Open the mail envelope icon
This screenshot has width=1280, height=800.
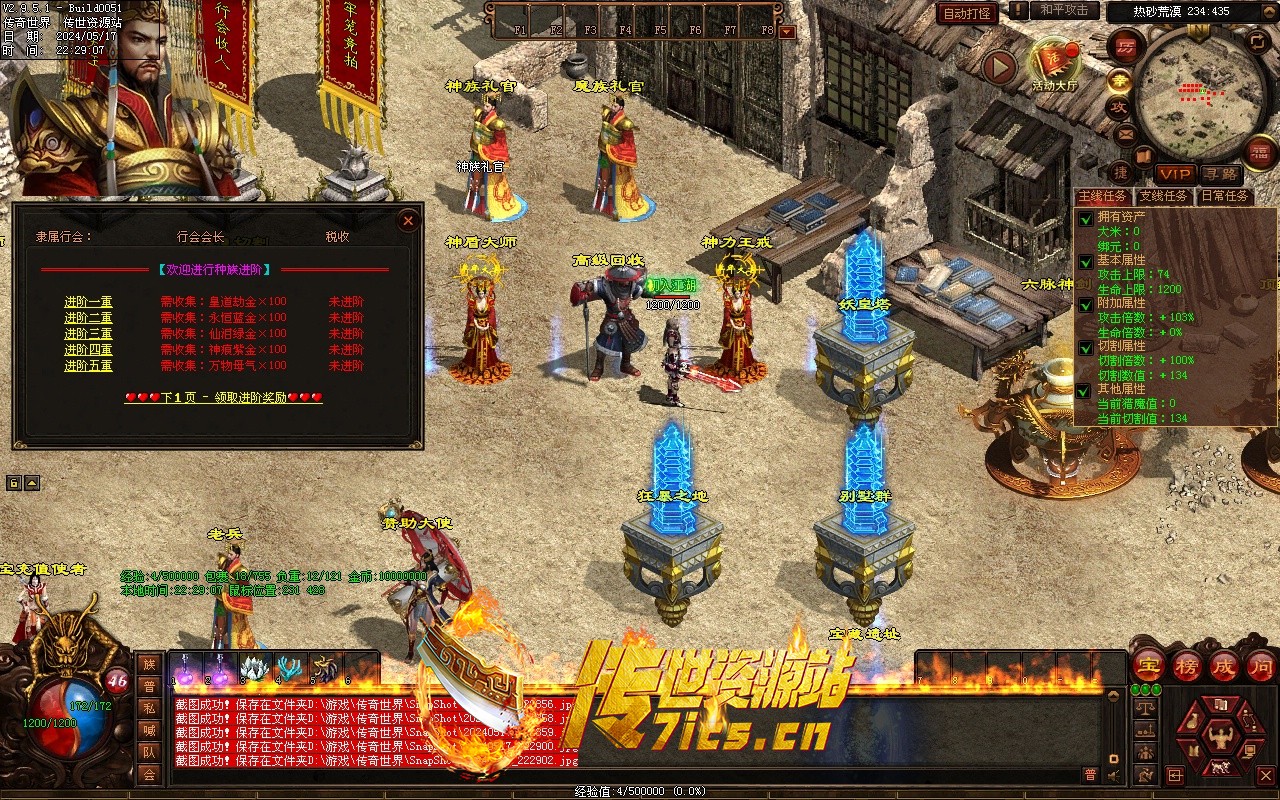1126,133
